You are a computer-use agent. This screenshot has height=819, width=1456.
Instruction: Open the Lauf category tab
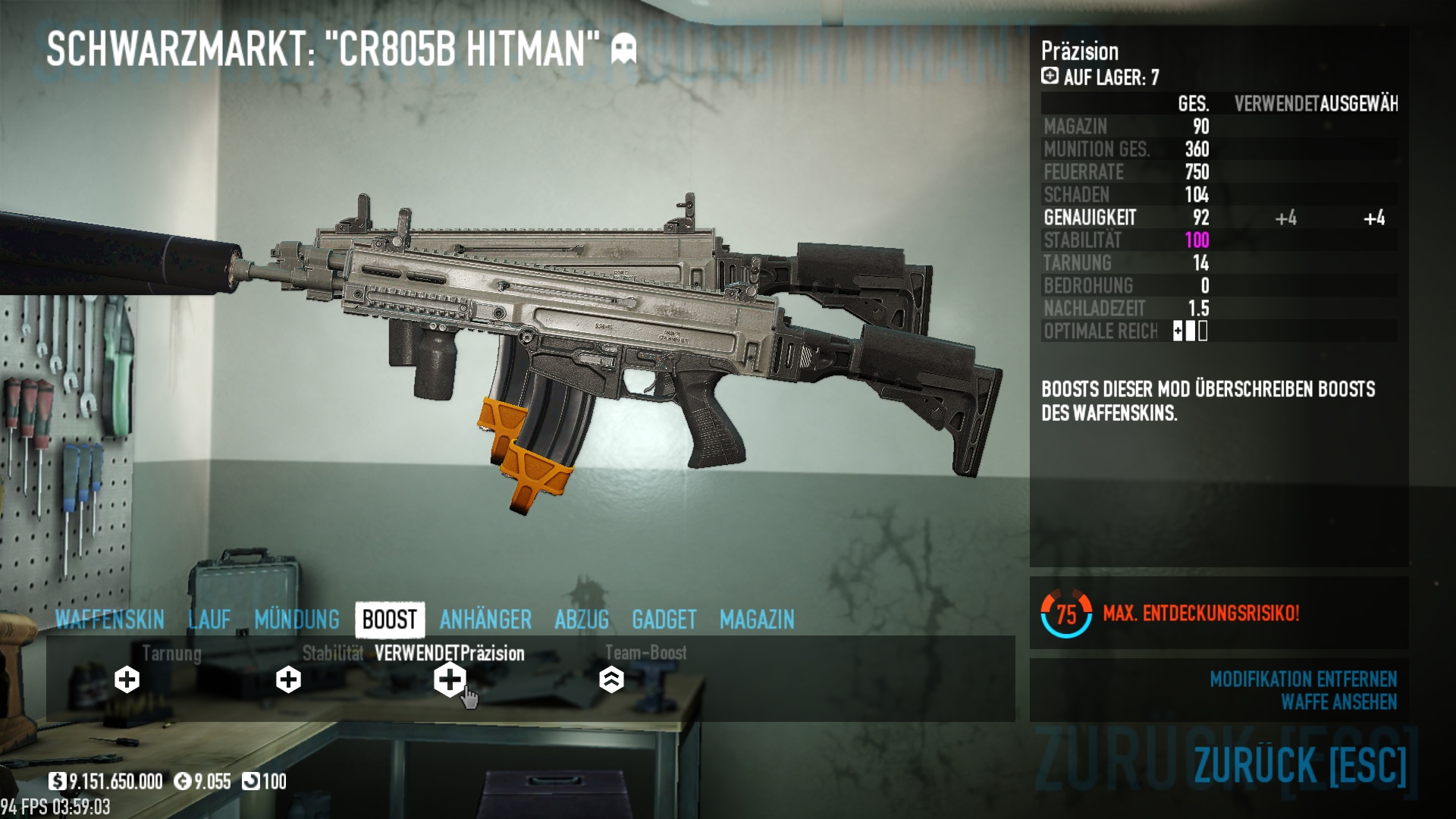coord(209,620)
